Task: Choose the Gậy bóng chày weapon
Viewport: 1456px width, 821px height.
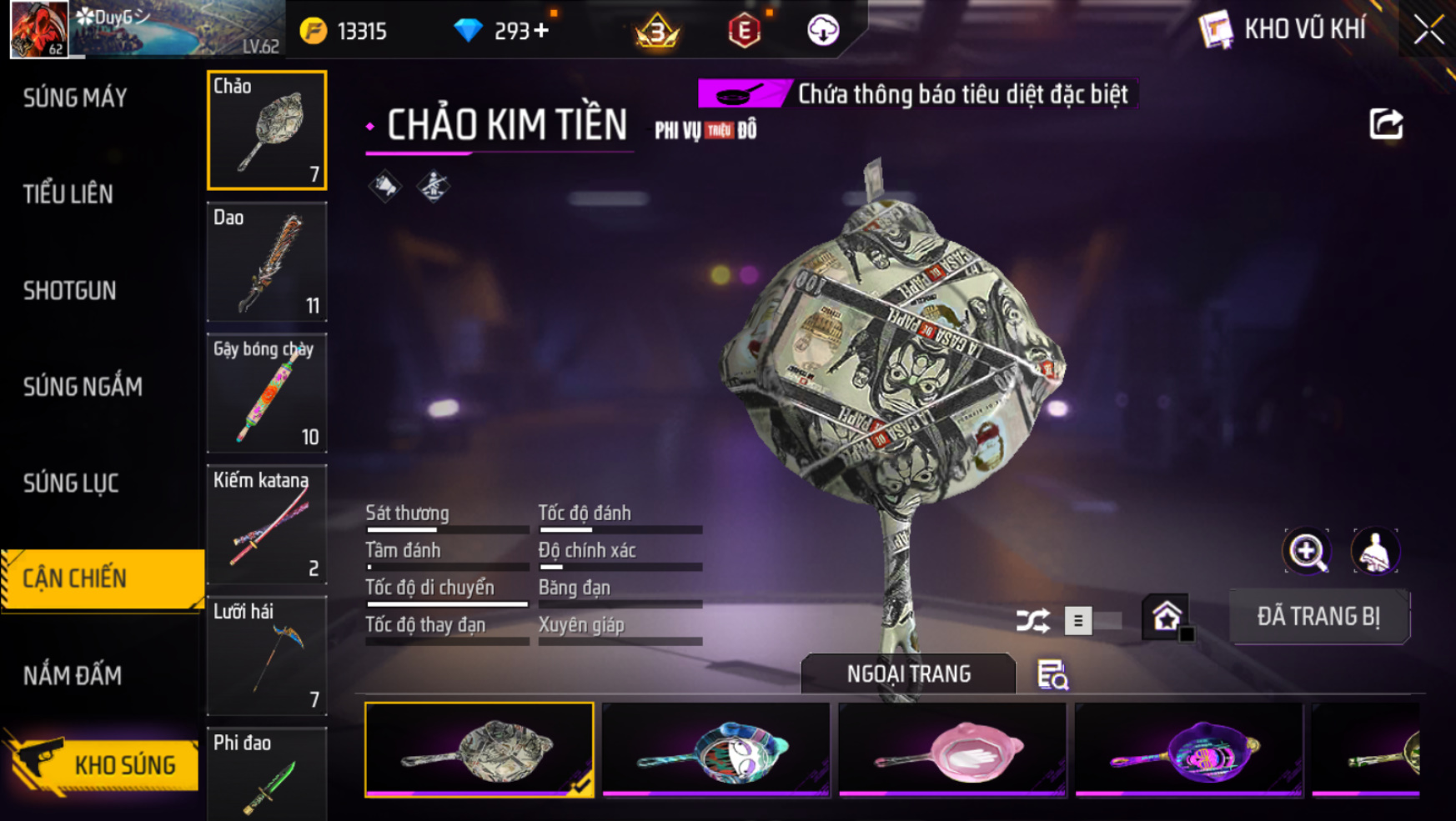Action: tap(267, 393)
